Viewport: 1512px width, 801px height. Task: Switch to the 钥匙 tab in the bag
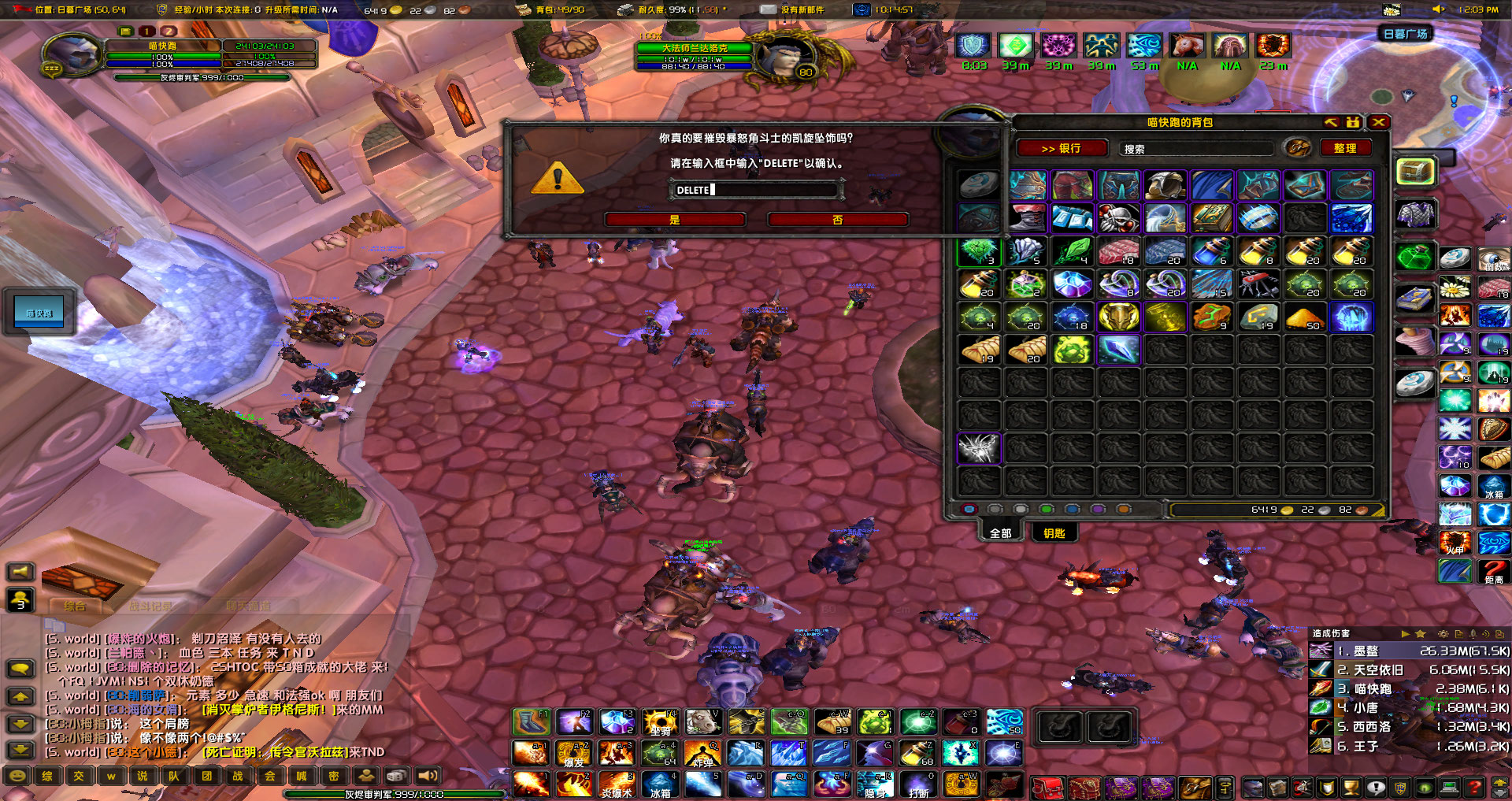tap(1054, 533)
